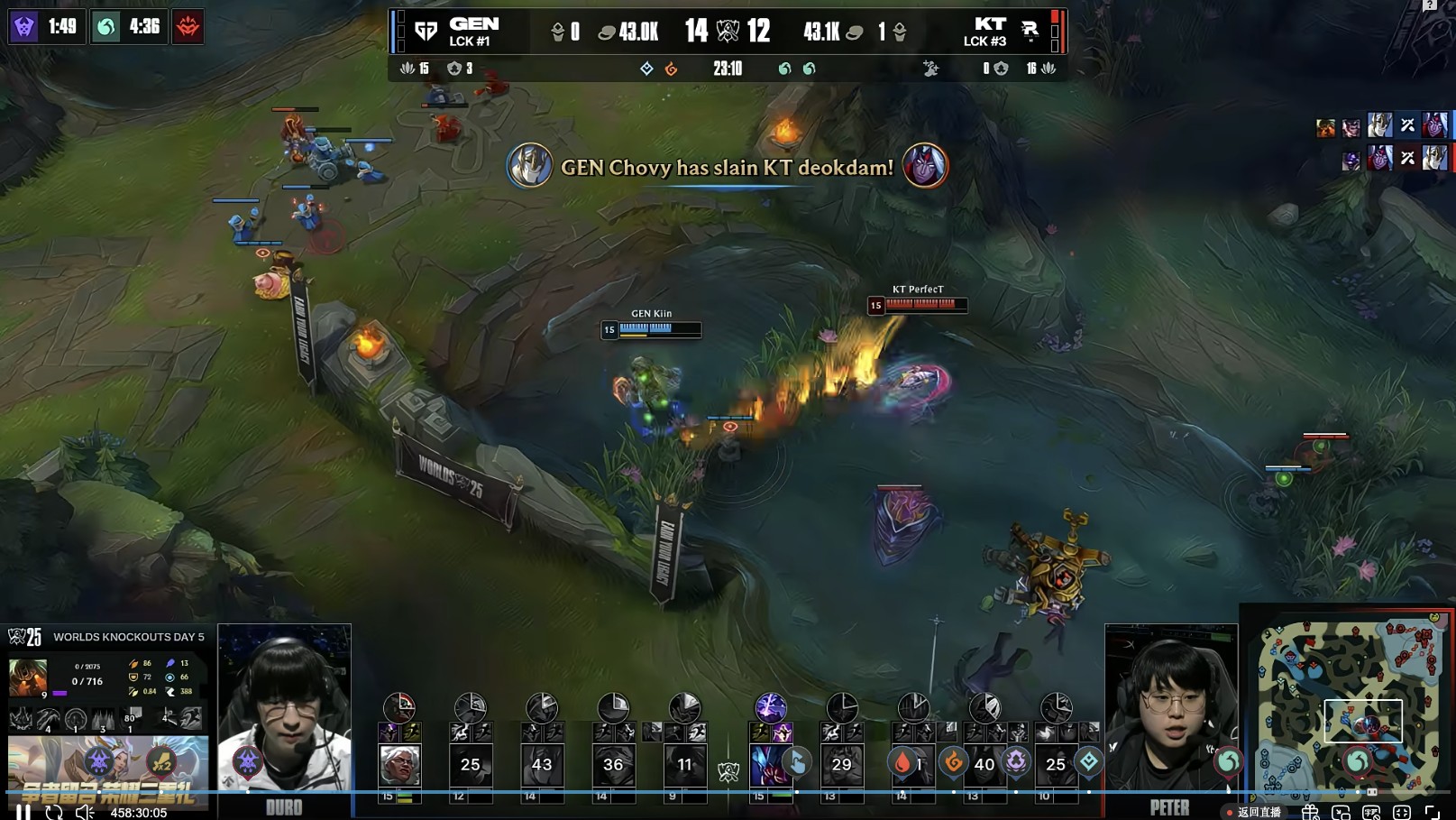1456x820 pixels.
Task: Click the 返回直播 return-to-live button
Action: click(1254, 812)
